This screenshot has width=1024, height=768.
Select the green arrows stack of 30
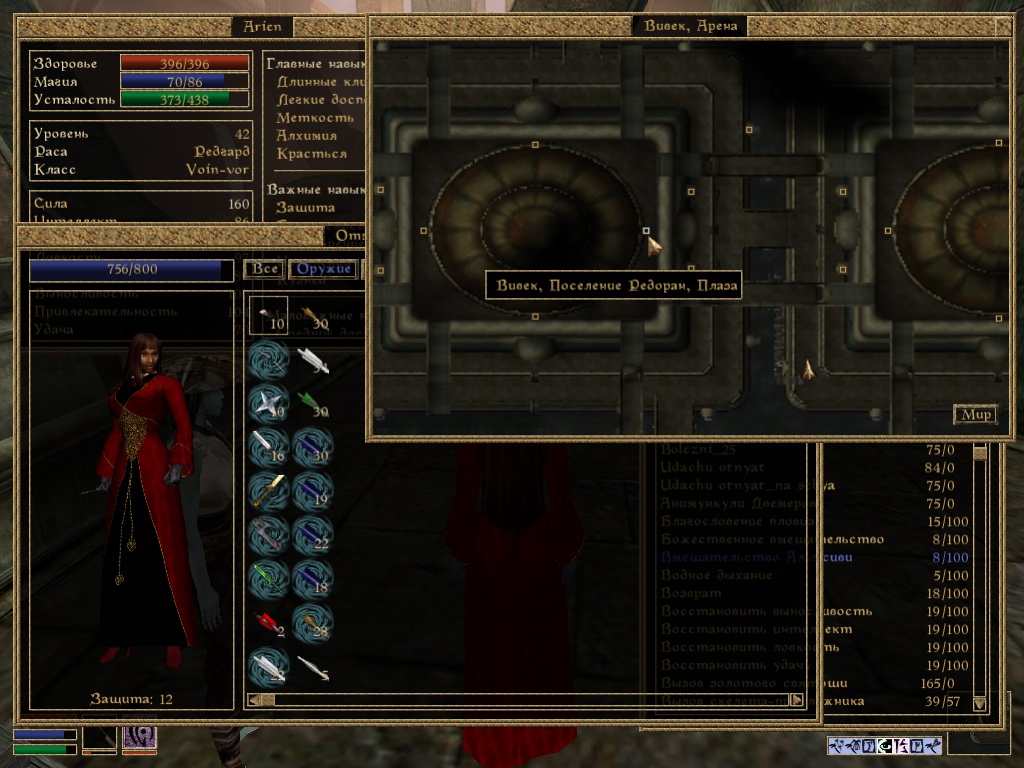(x=313, y=402)
